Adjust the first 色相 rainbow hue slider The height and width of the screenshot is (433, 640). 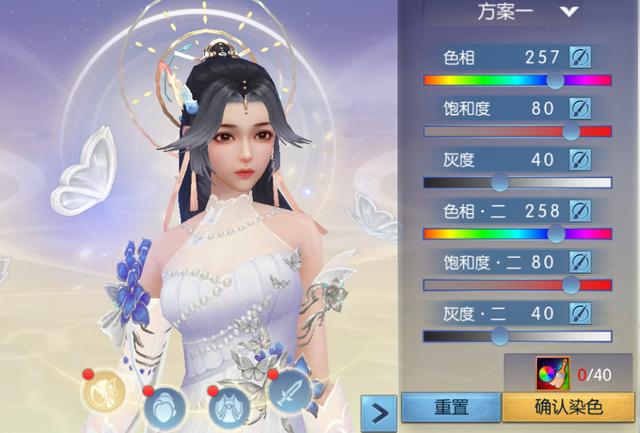pos(556,79)
